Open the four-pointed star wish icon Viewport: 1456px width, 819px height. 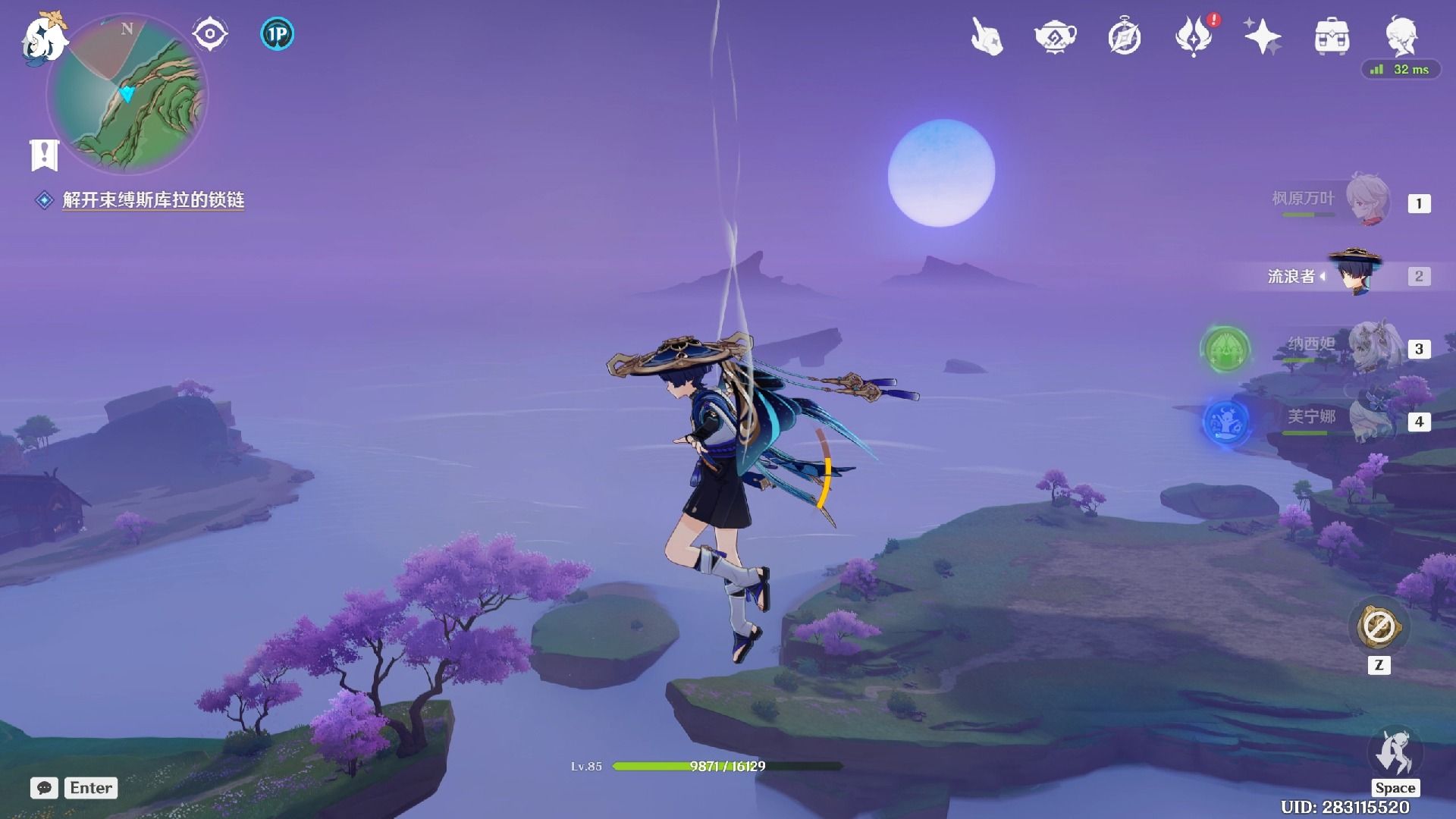click(x=1262, y=36)
